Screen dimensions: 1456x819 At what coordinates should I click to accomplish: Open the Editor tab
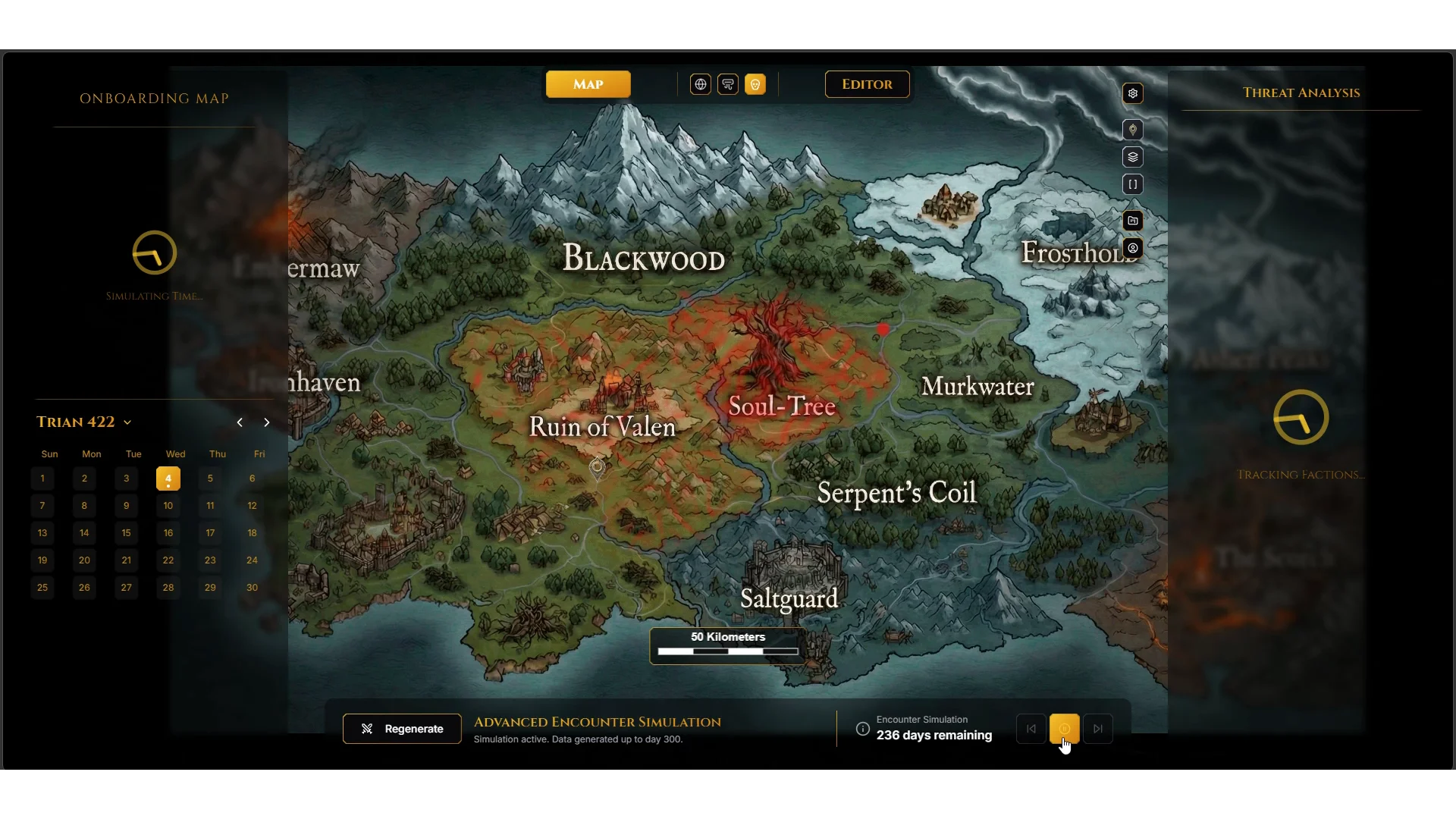pos(867,84)
